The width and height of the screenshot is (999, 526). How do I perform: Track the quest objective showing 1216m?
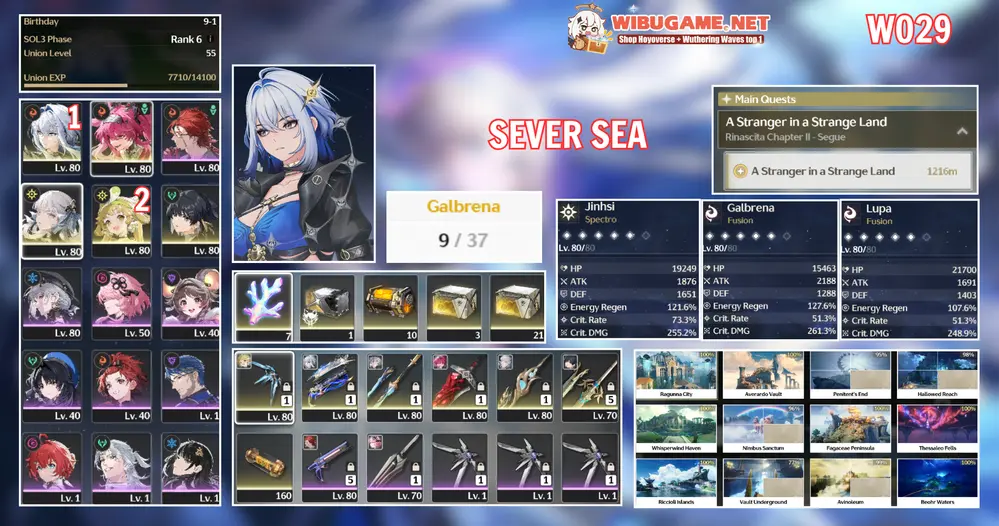point(847,171)
